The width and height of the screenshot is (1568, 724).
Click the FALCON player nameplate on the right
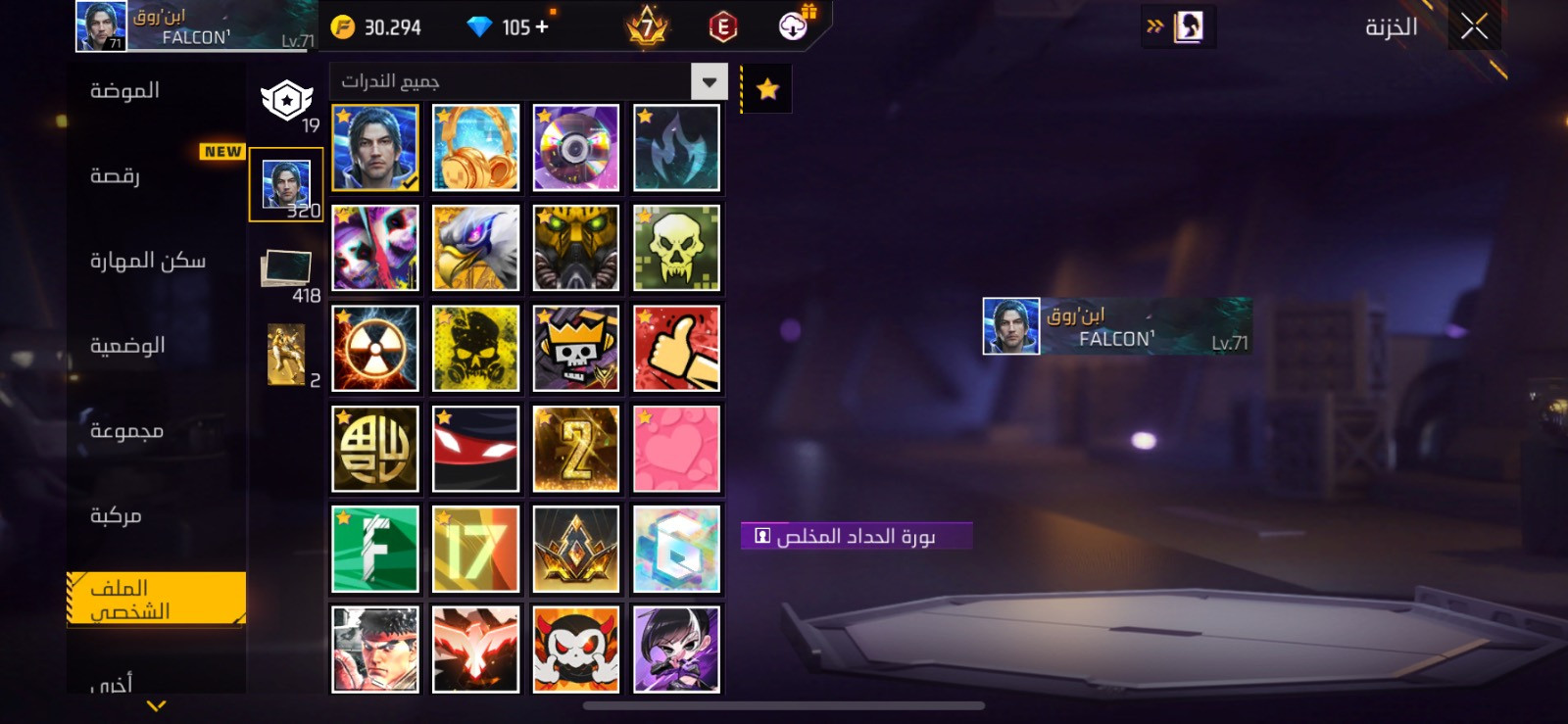pyautogui.click(x=1117, y=326)
